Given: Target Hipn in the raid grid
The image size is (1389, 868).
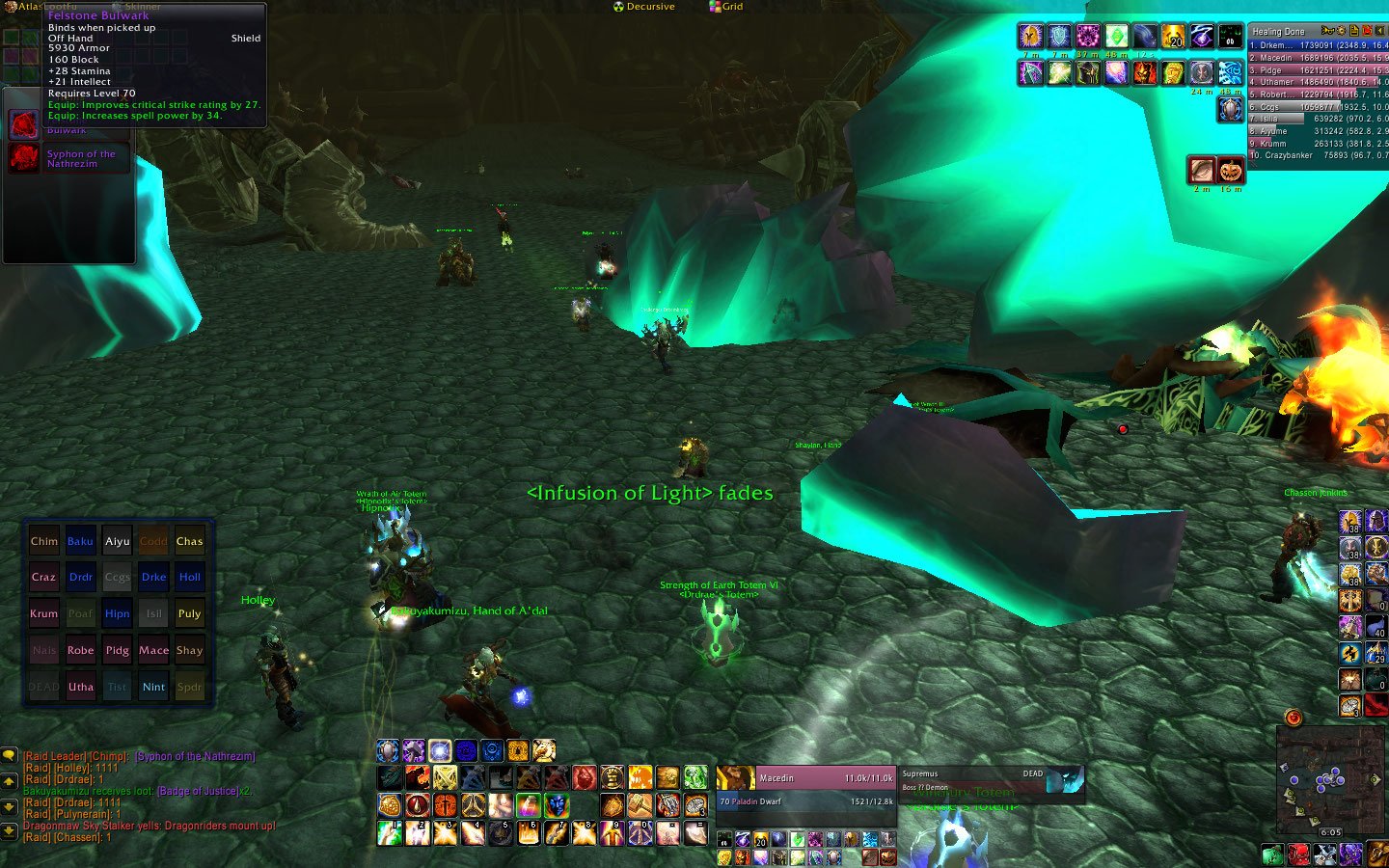Looking at the screenshot, I should (118, 613).
